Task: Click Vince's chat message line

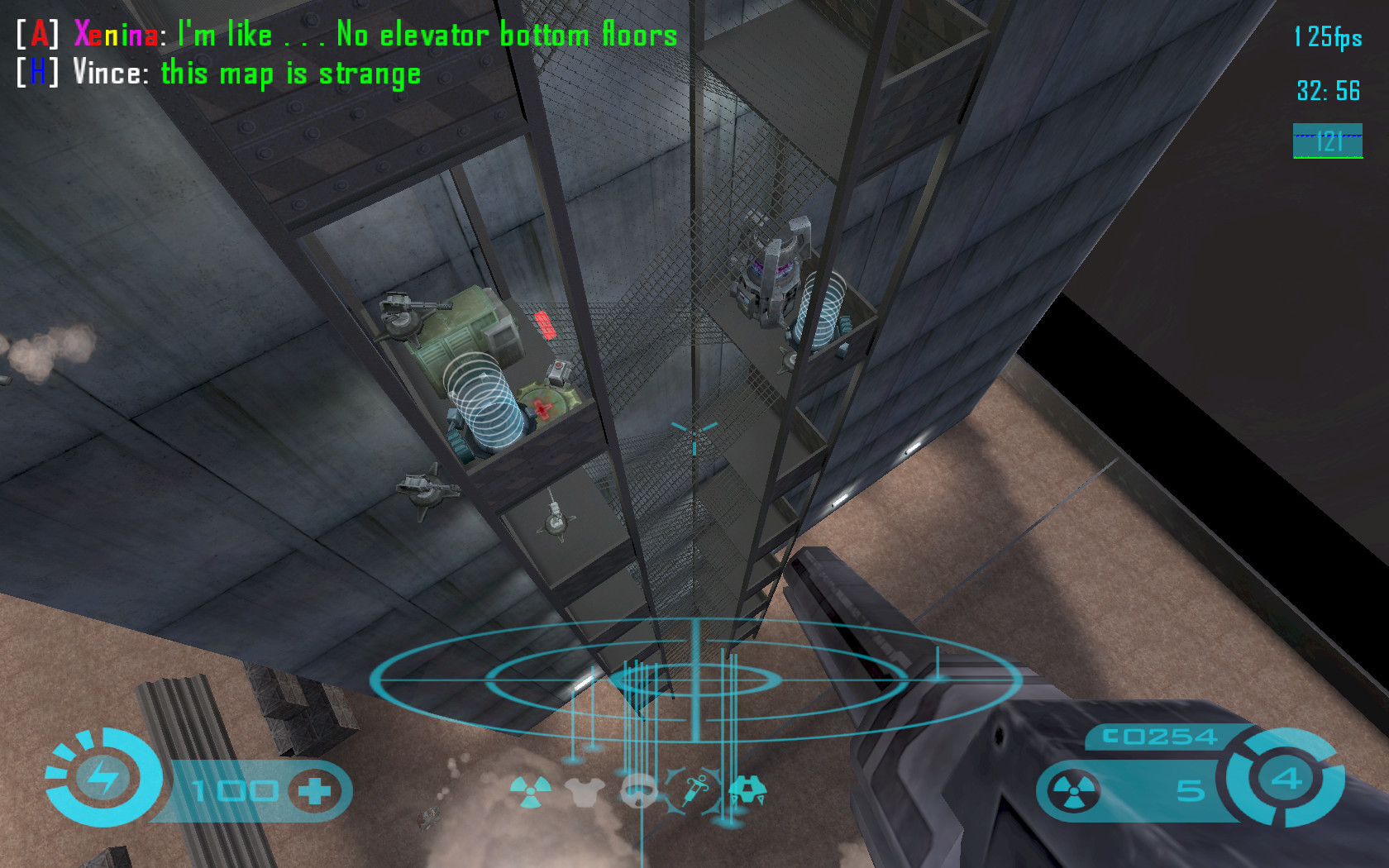Action: [x=219, y=73]
